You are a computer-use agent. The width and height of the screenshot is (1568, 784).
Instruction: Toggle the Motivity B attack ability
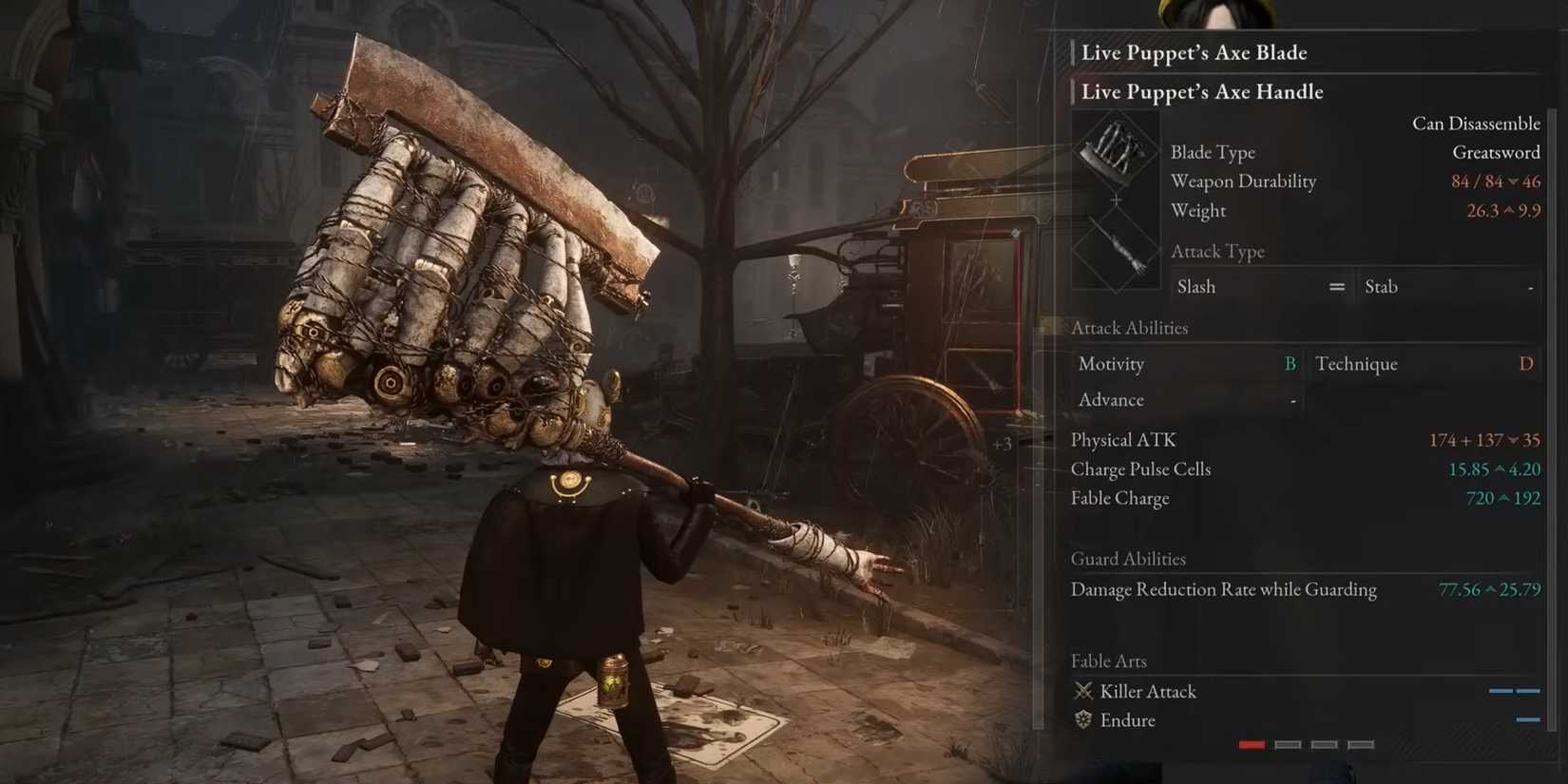coord(1186,363)
